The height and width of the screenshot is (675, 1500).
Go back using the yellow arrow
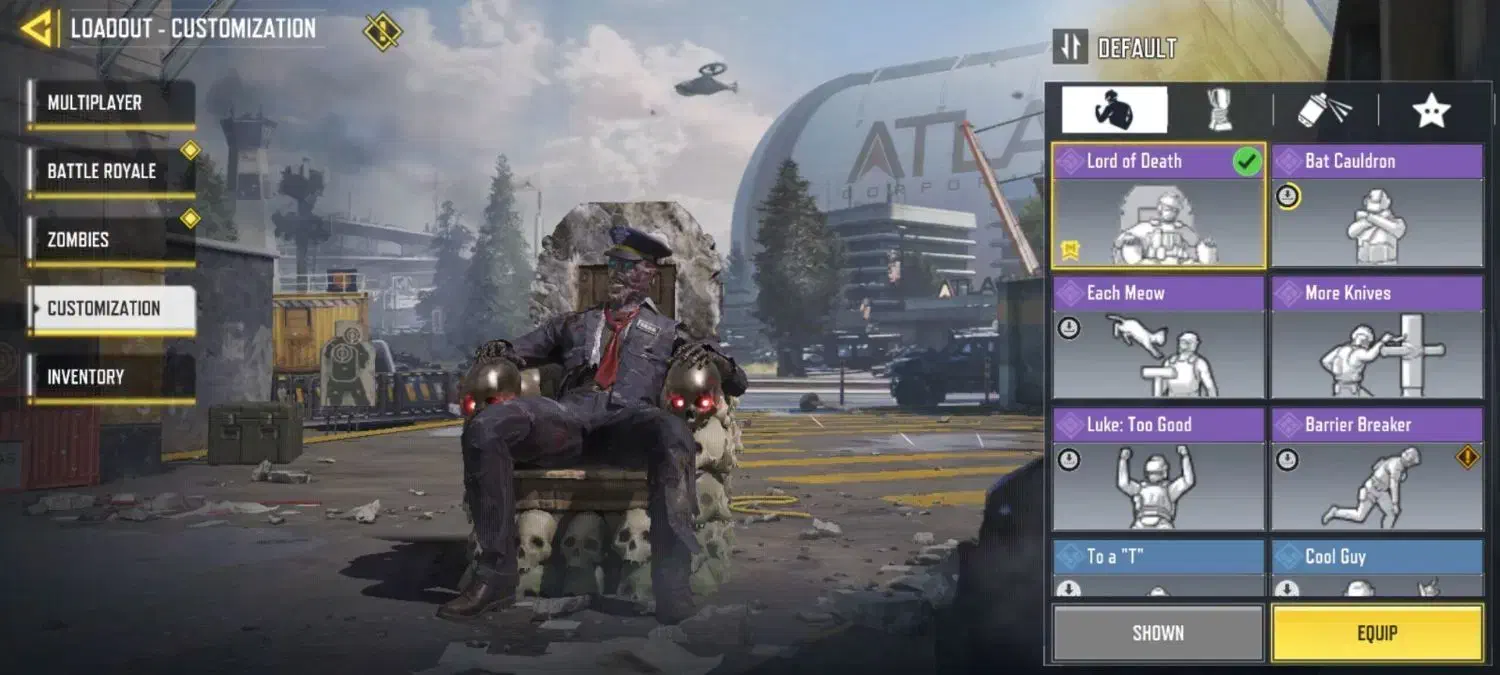(37, 29)
